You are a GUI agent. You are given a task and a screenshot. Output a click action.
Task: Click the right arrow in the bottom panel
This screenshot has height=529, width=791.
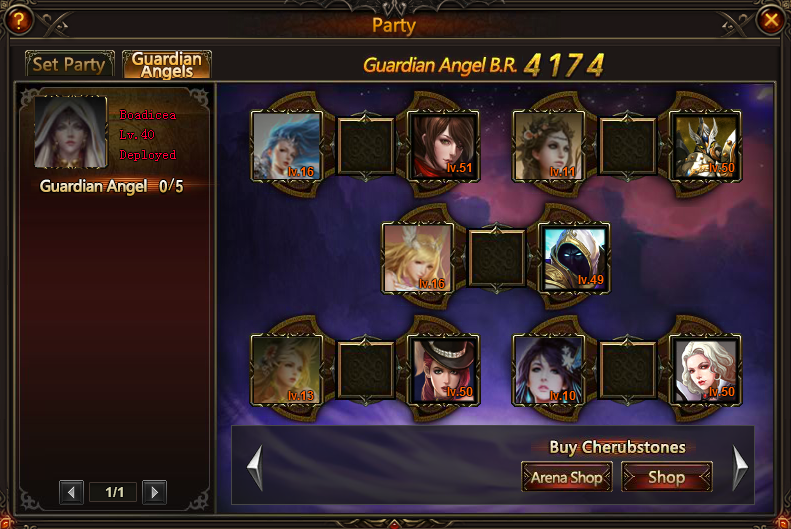pyautogui.click(x=740, y=466)
